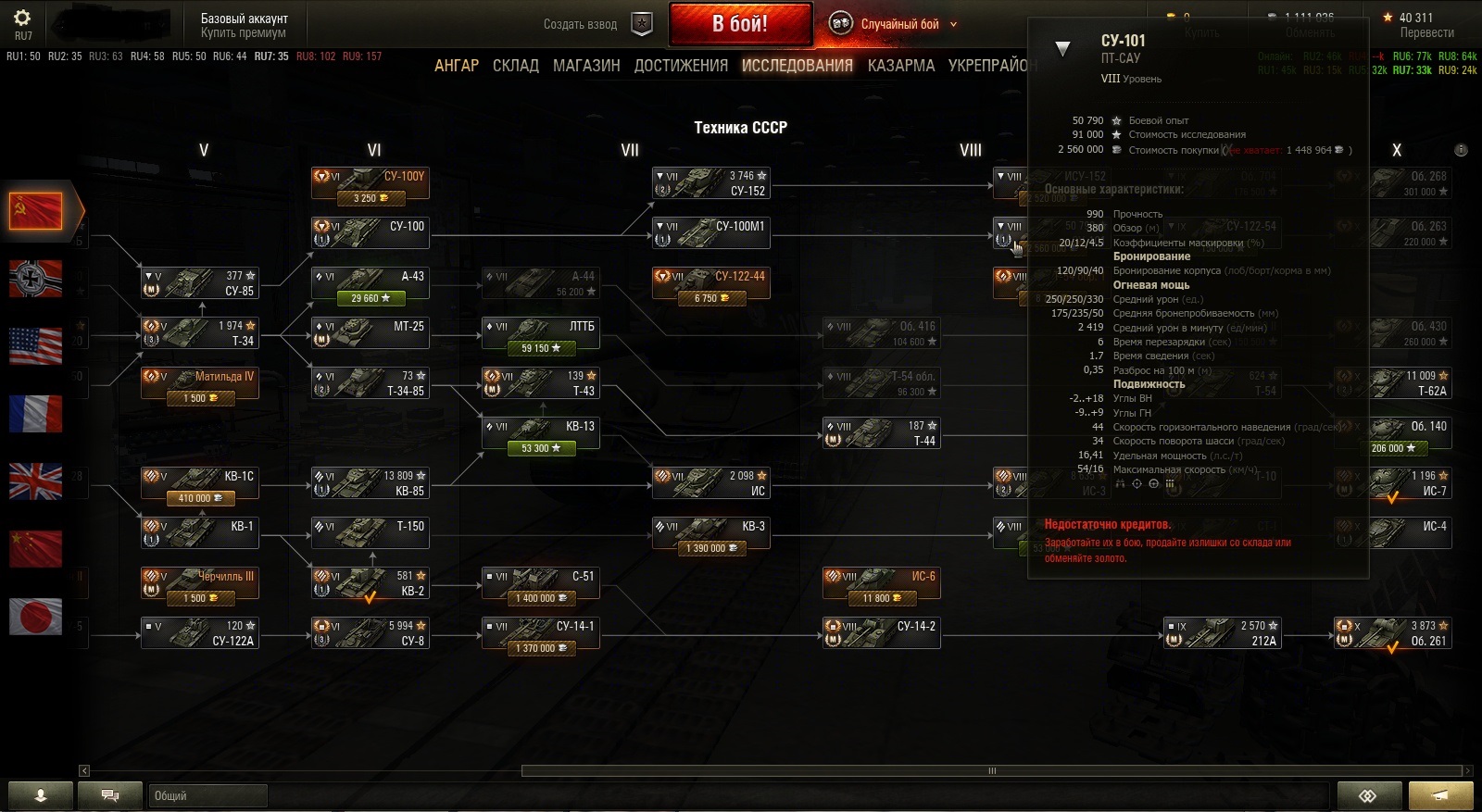Image resolution: width=1482 pixels, height=812 pixels.
Task: Select the Т-44 tank node
Action: 881,433
